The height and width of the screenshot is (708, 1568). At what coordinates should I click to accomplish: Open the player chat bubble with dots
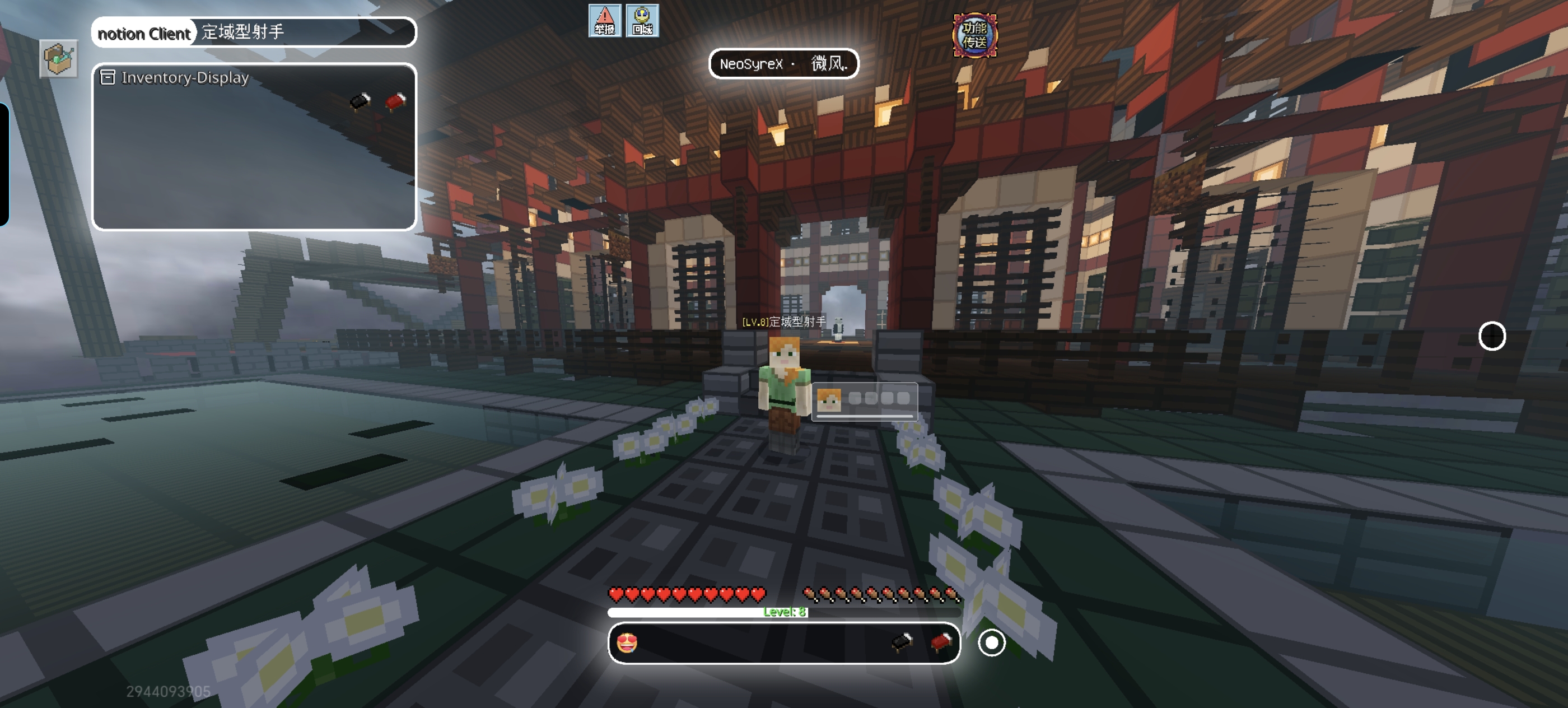point(864,399)
